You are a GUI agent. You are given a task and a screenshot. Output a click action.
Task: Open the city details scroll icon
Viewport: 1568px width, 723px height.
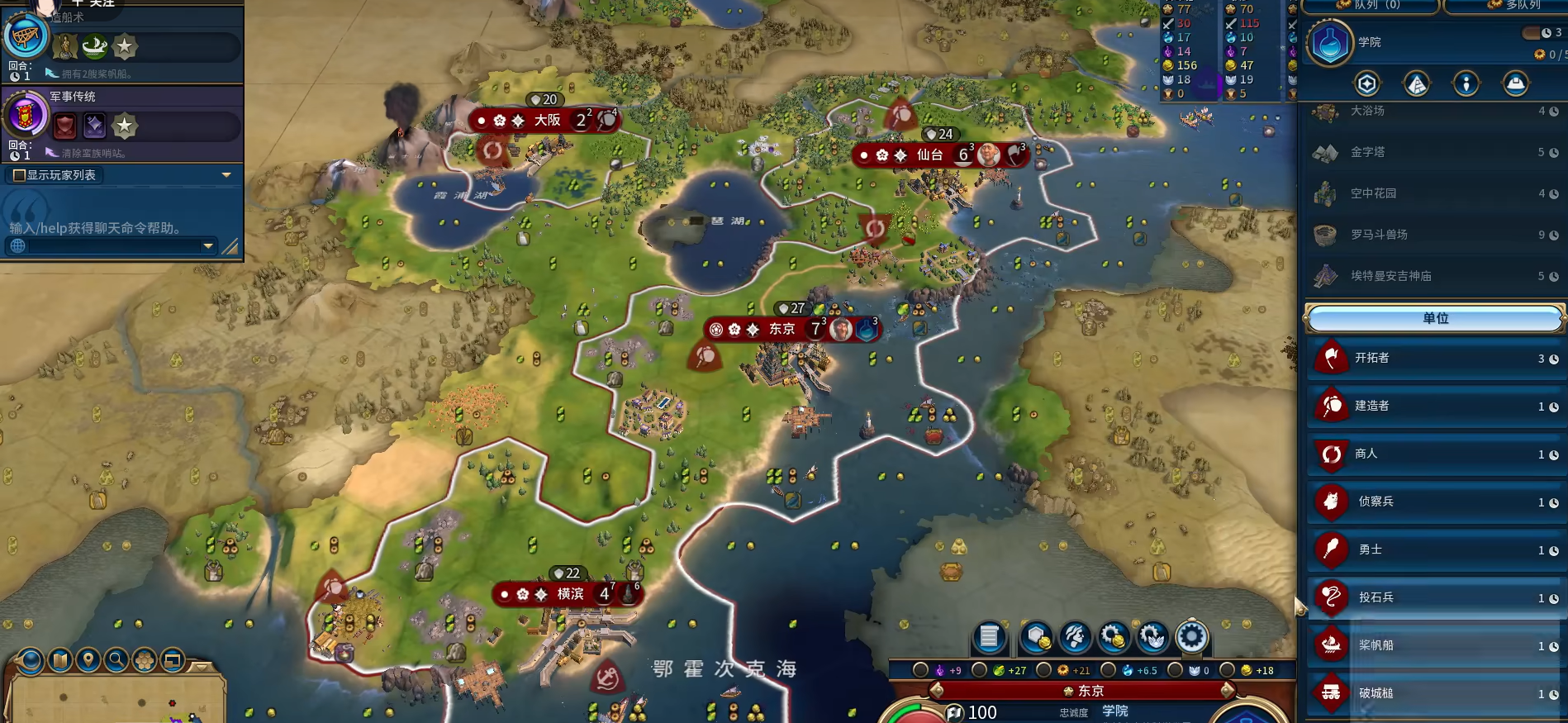point(989,637)
